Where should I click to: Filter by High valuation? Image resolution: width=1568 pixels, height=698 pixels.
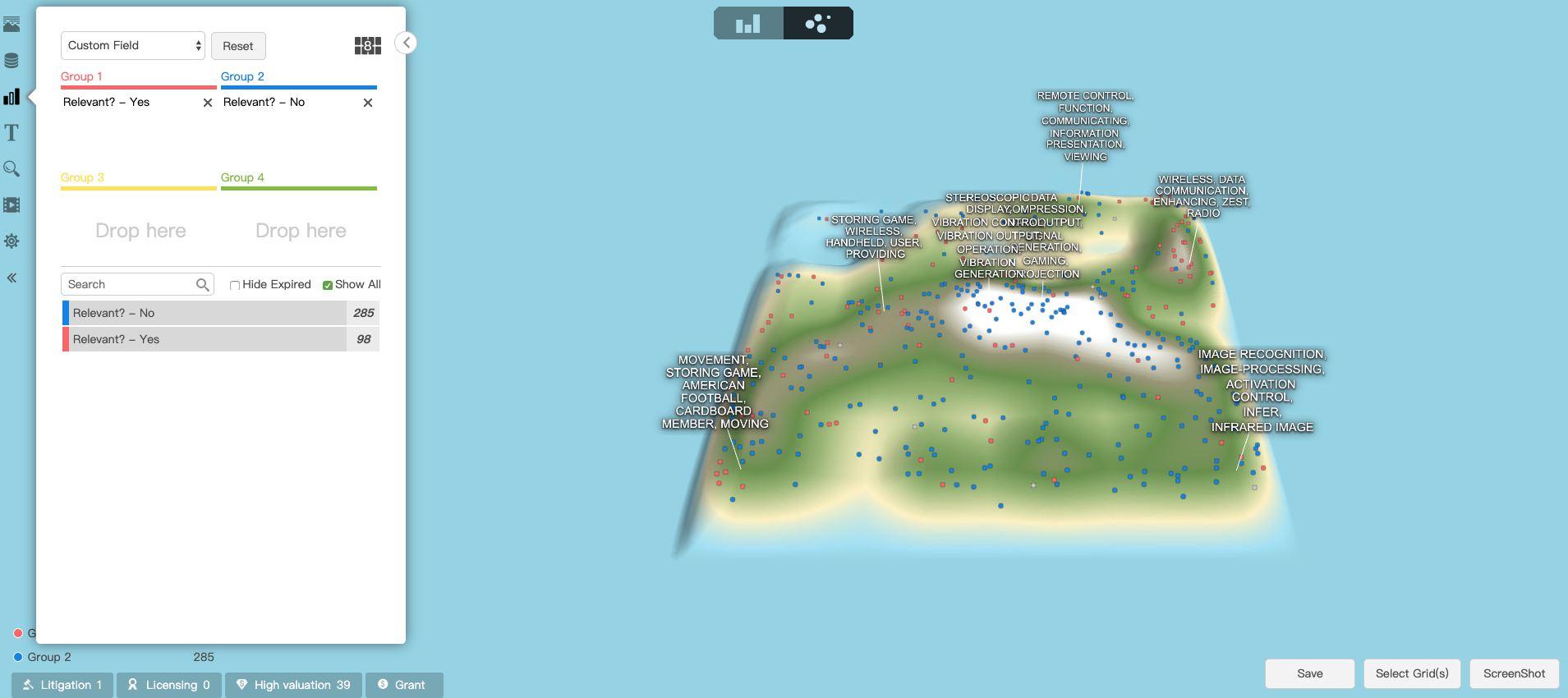[293, 685]
